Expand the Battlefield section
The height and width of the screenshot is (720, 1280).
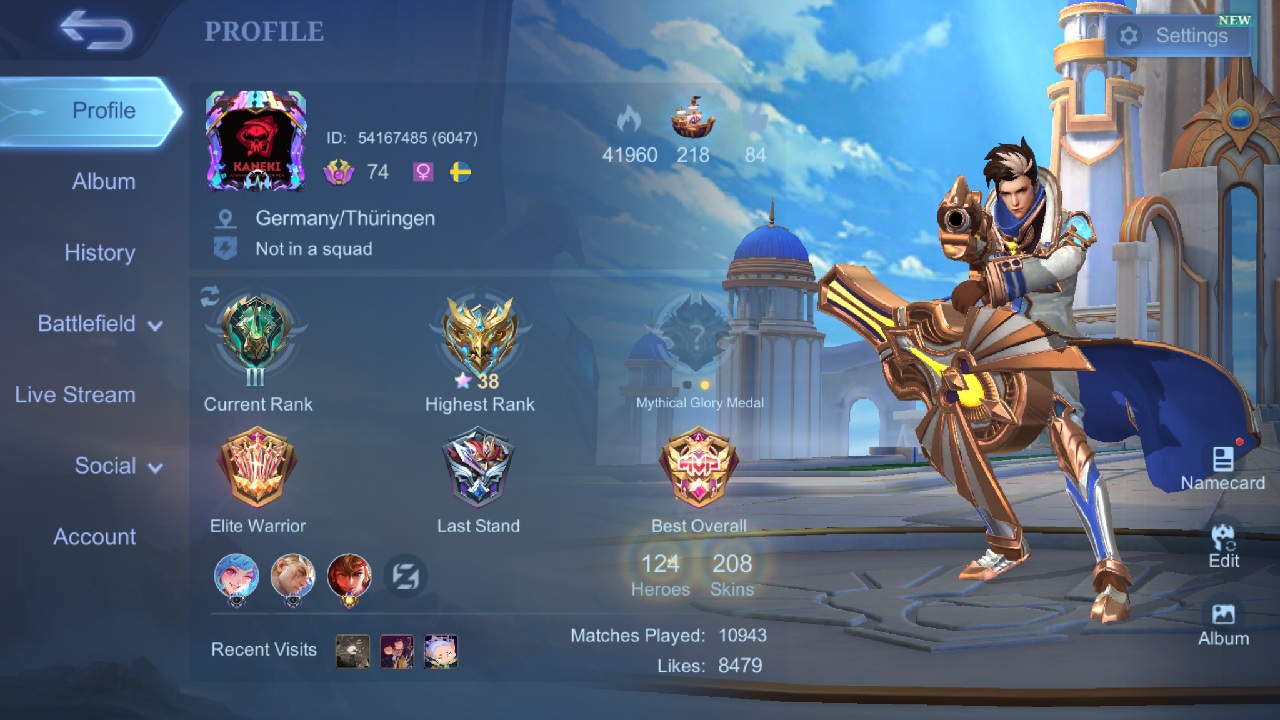[86, 324]
